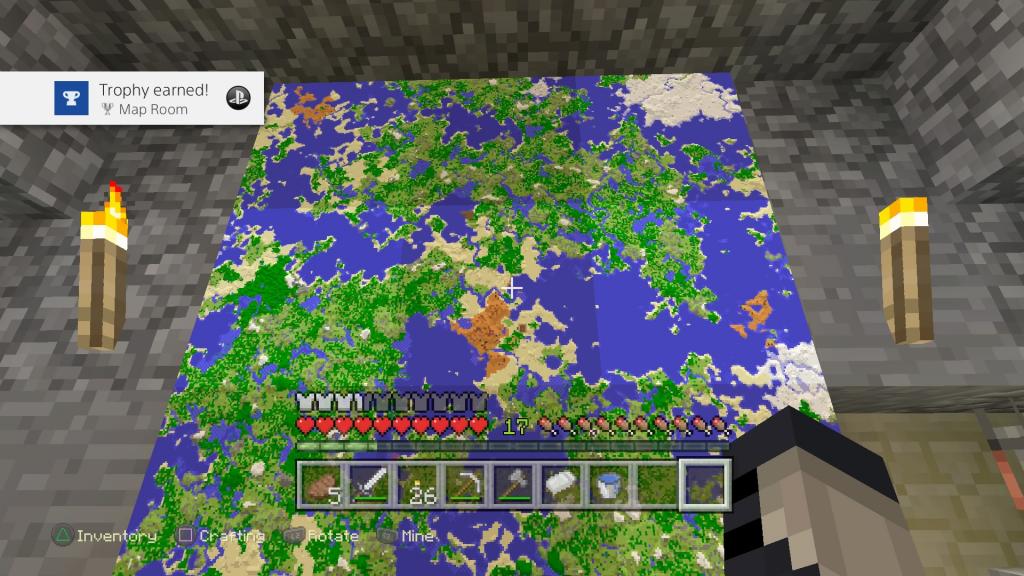Viewport: 1024px width, 576px height.
Task: Equip the pickaxe from the hotbar
Action: click(465, 484)
